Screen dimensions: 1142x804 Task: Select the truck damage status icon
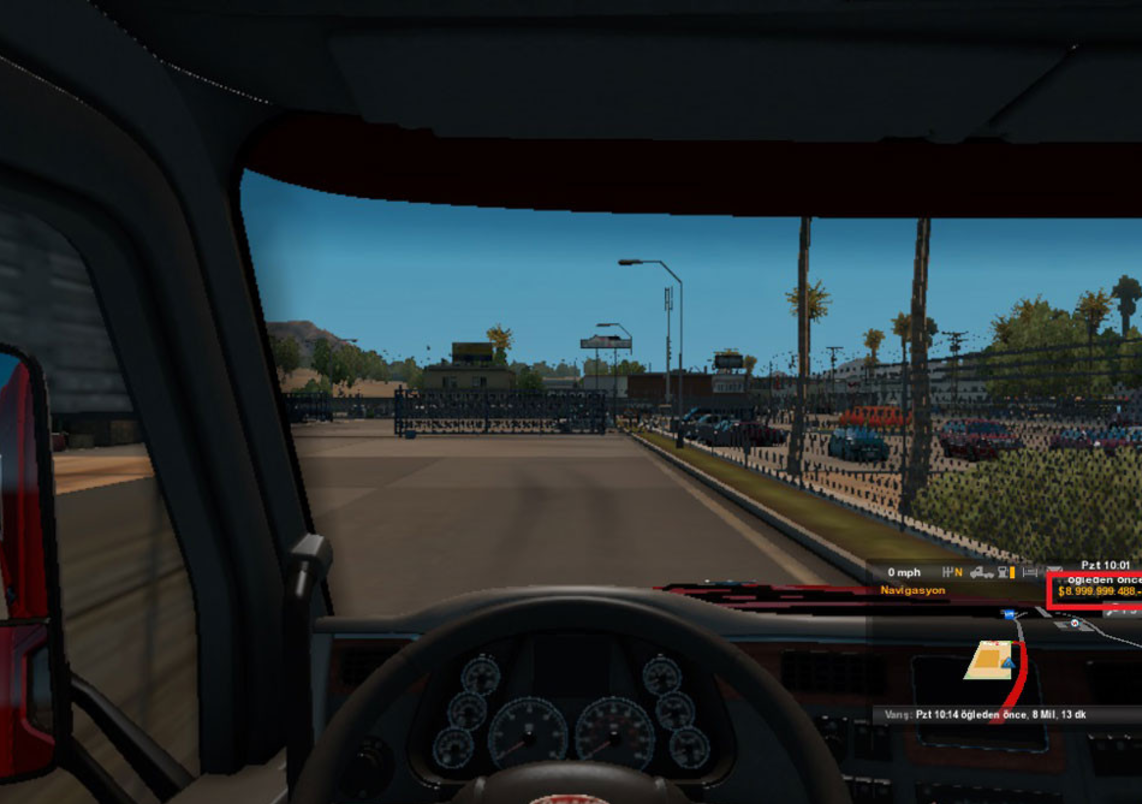click(981, 573)
